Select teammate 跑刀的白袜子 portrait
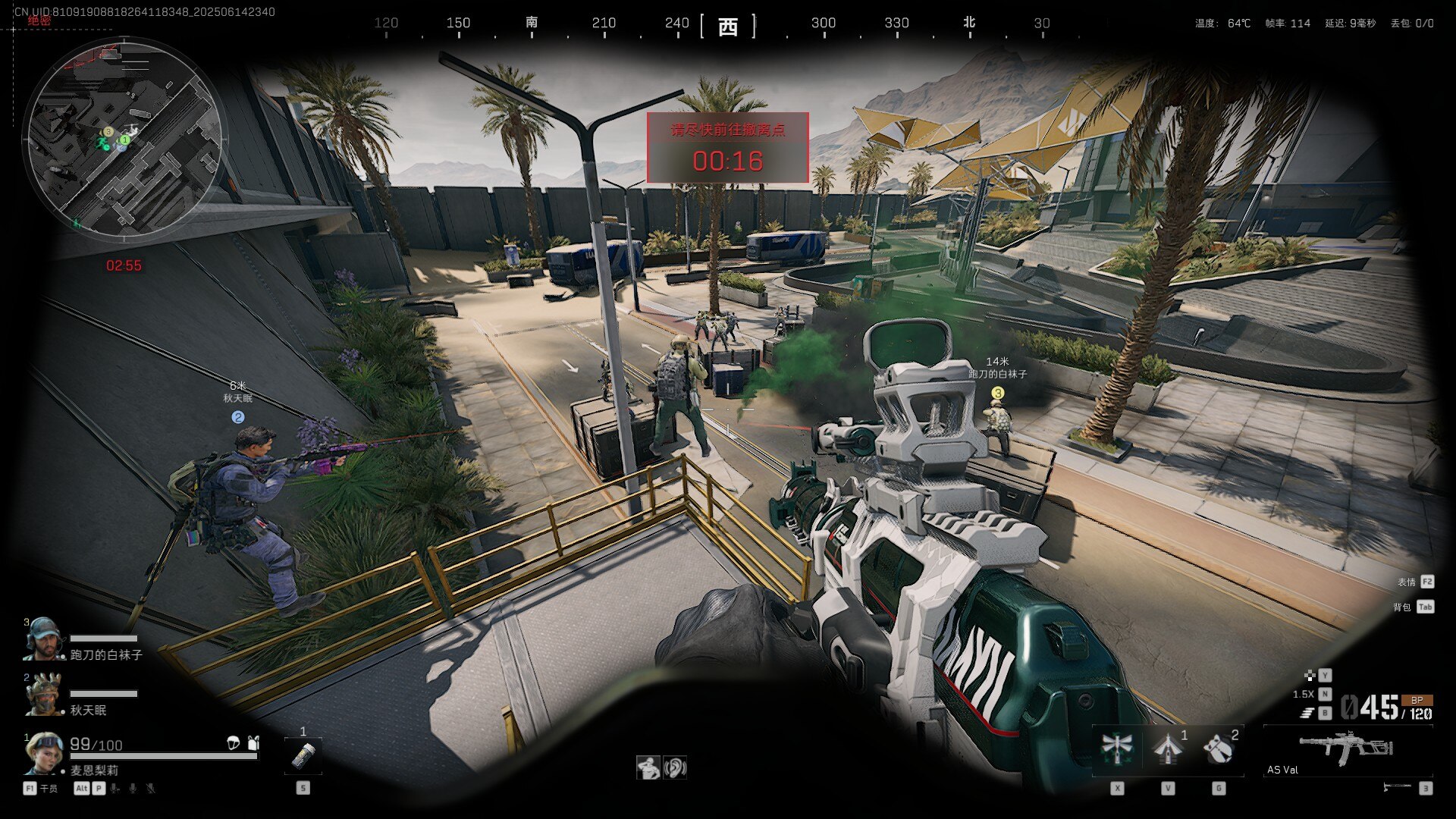 [42, 639]
